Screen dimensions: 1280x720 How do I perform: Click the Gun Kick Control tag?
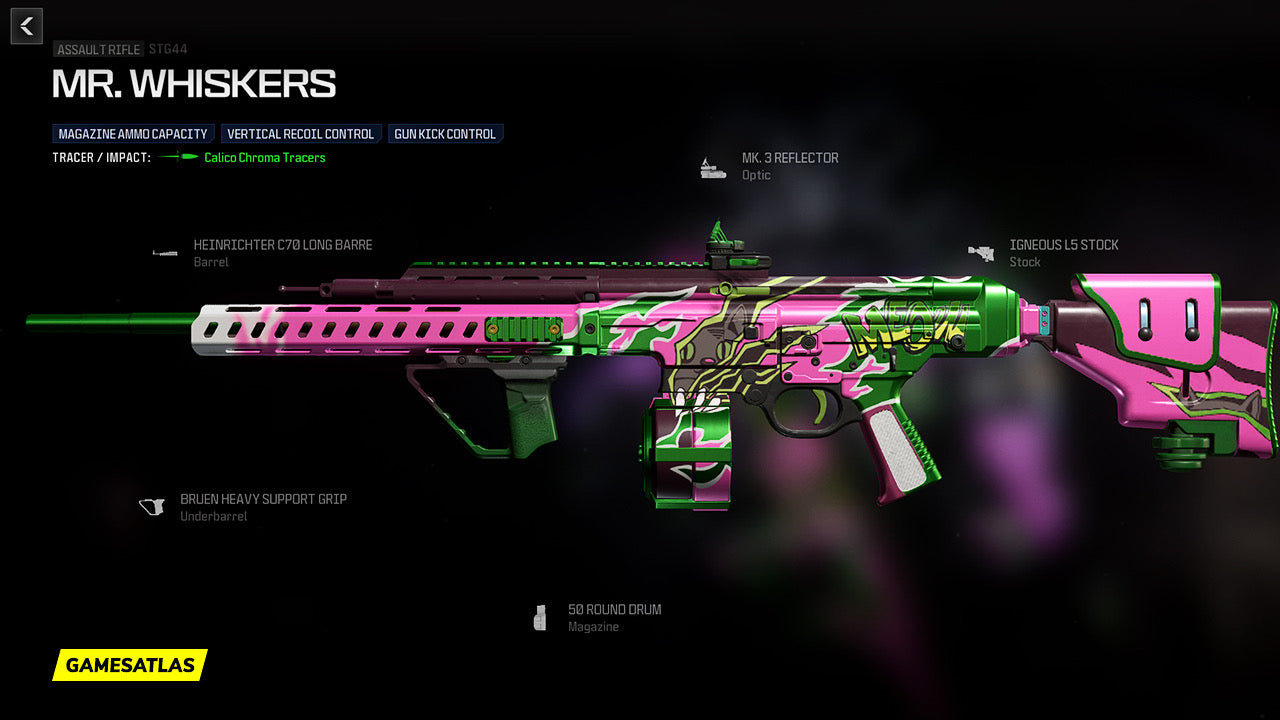[x=445, y=134]
